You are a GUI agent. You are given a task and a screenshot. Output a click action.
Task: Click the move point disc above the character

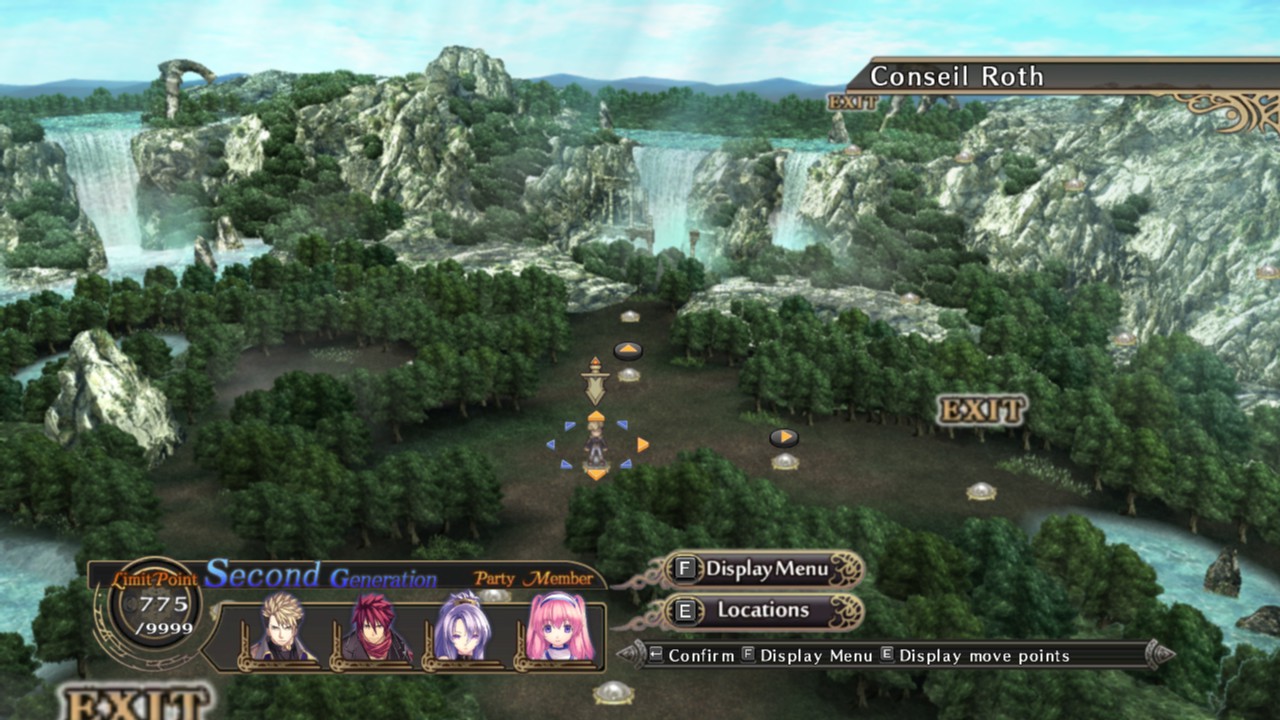(630, 374)
